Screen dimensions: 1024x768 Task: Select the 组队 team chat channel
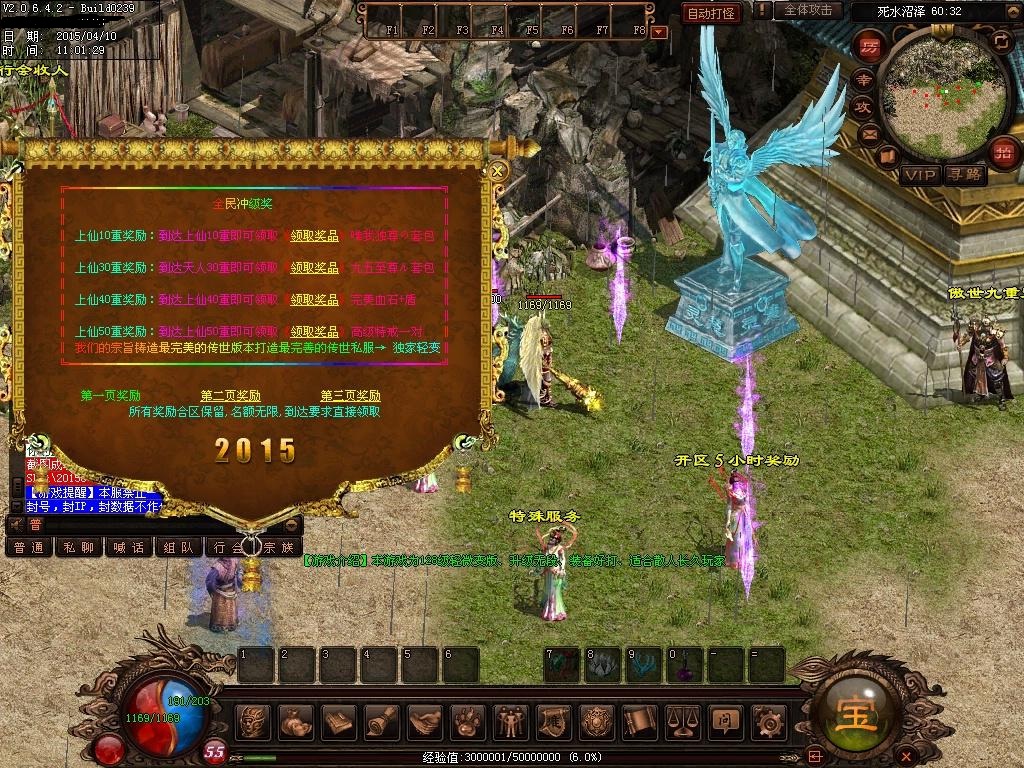(179, 547)
